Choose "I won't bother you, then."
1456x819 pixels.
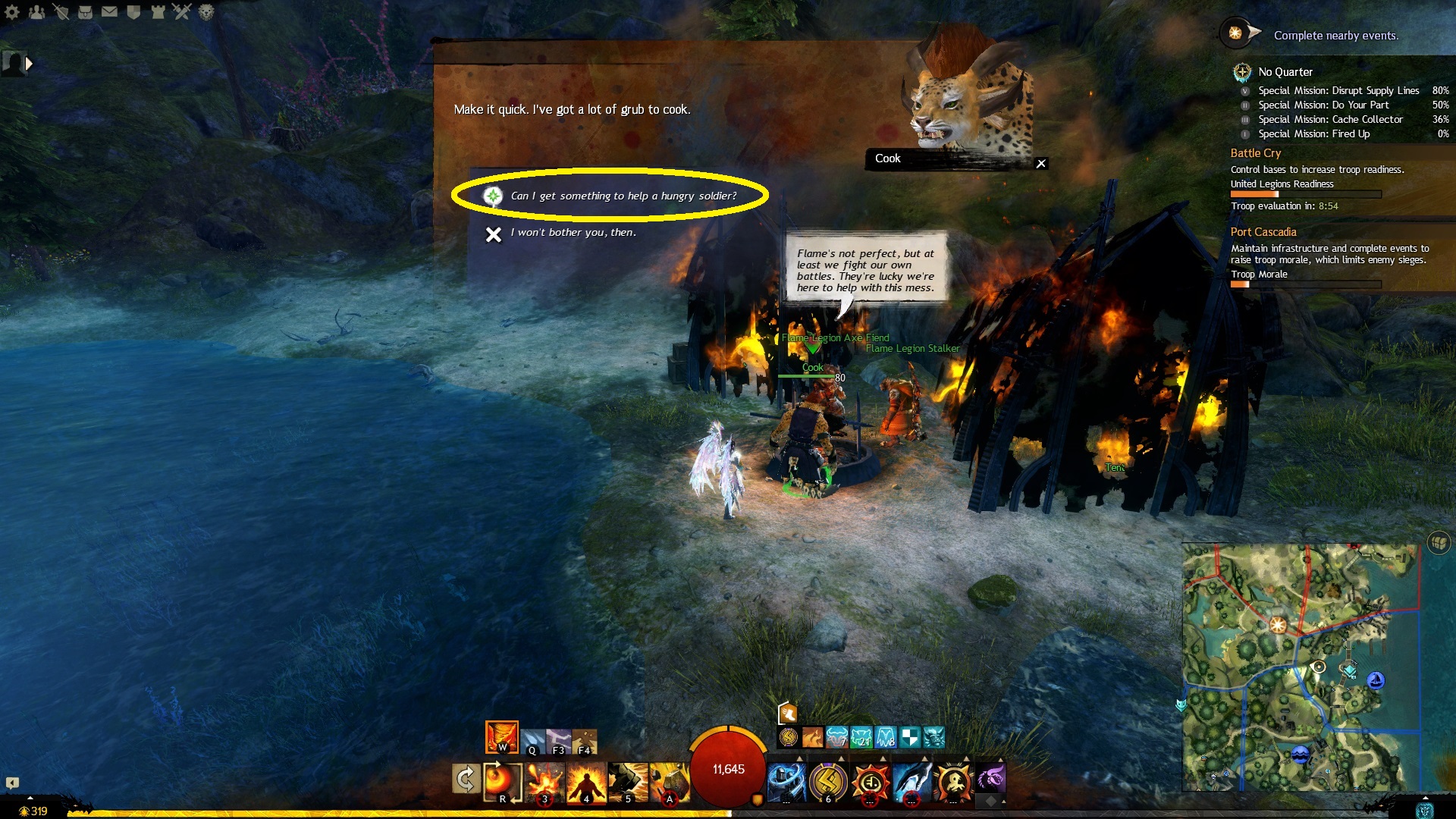pyautogui.click(x=573, y=233)
